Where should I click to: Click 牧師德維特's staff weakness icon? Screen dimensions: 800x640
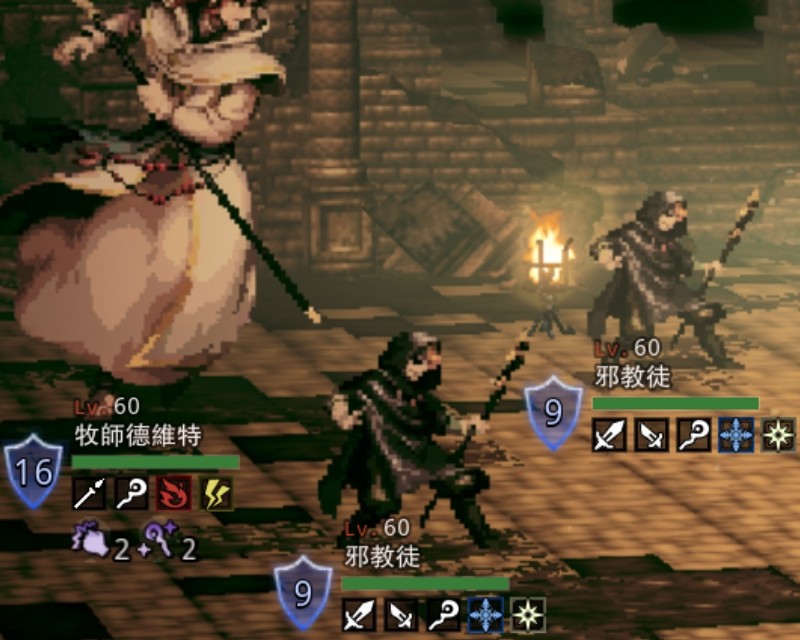[x=131, y=494]
